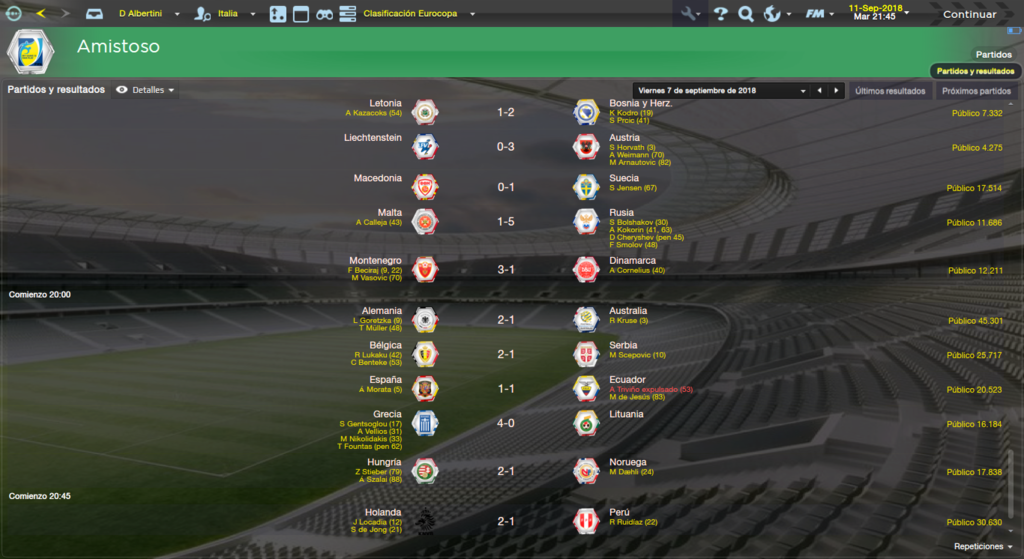Open the help question mark
This screenshot has width=1024, height=559.
720,14
